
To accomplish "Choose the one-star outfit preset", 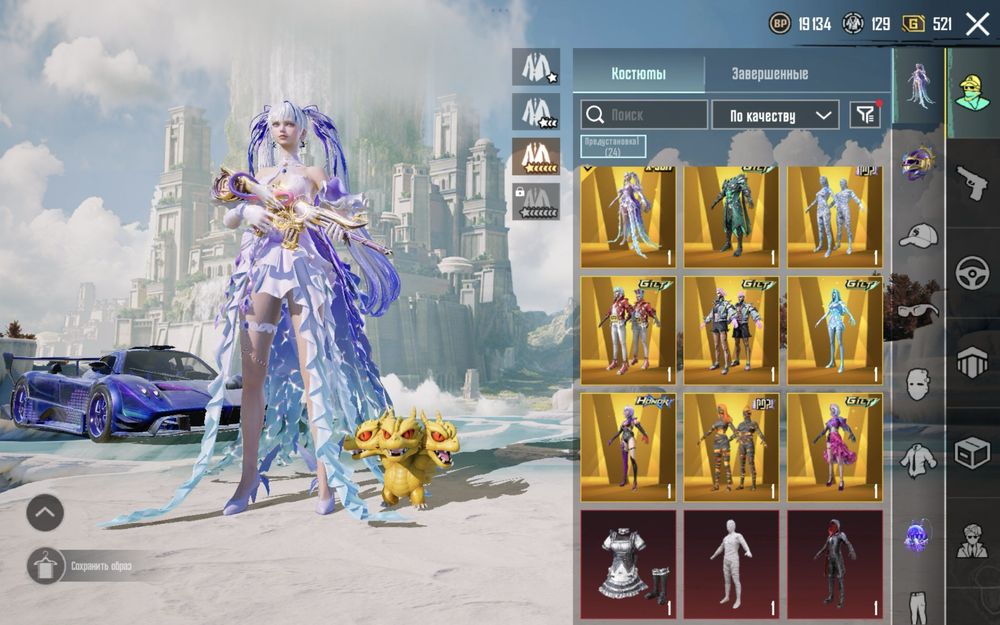I will click(536, 66).
